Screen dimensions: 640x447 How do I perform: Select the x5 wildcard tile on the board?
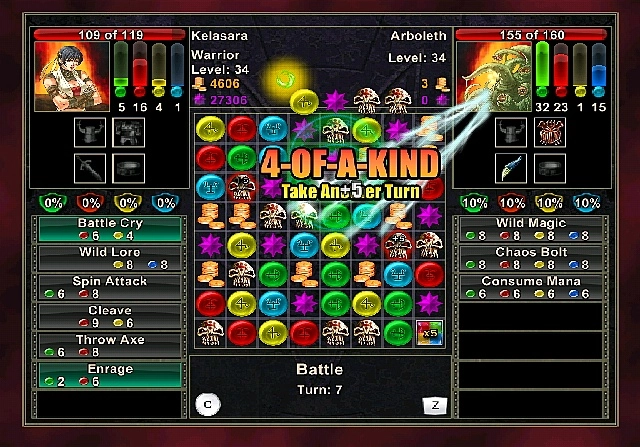[x=429, y=332]
